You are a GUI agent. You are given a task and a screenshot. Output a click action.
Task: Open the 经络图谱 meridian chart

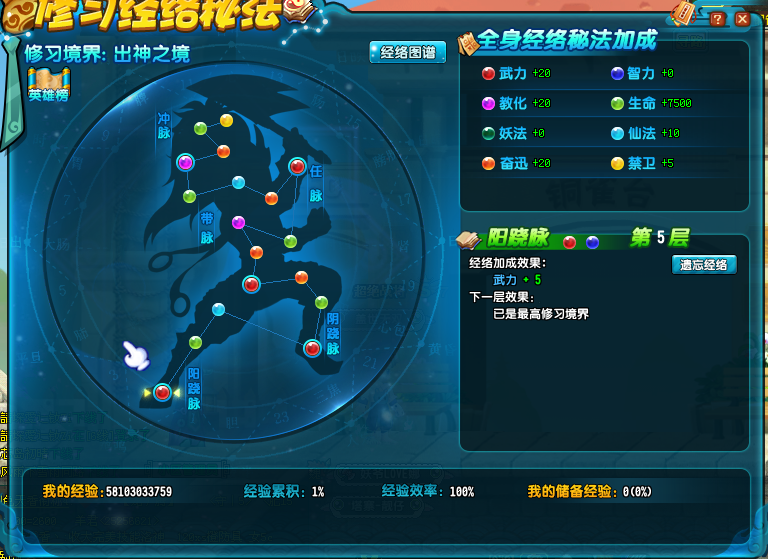point(407,53)
